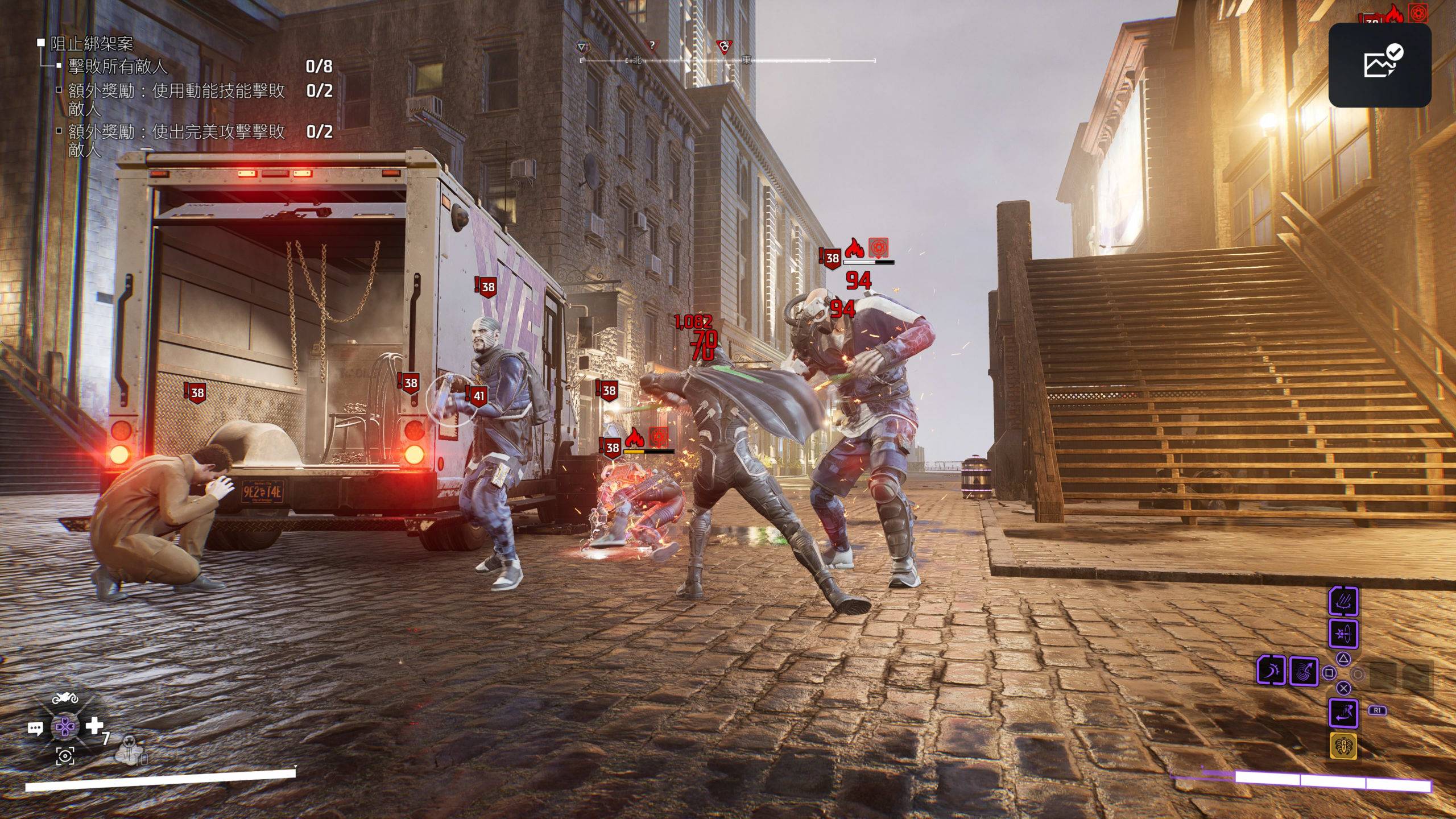Image resolution: width=1456 pixels, height=819 pixels.
Task: Activate the target-with-arrow ranged ability
Action: pyautogui.click(x=1304, y=672)
